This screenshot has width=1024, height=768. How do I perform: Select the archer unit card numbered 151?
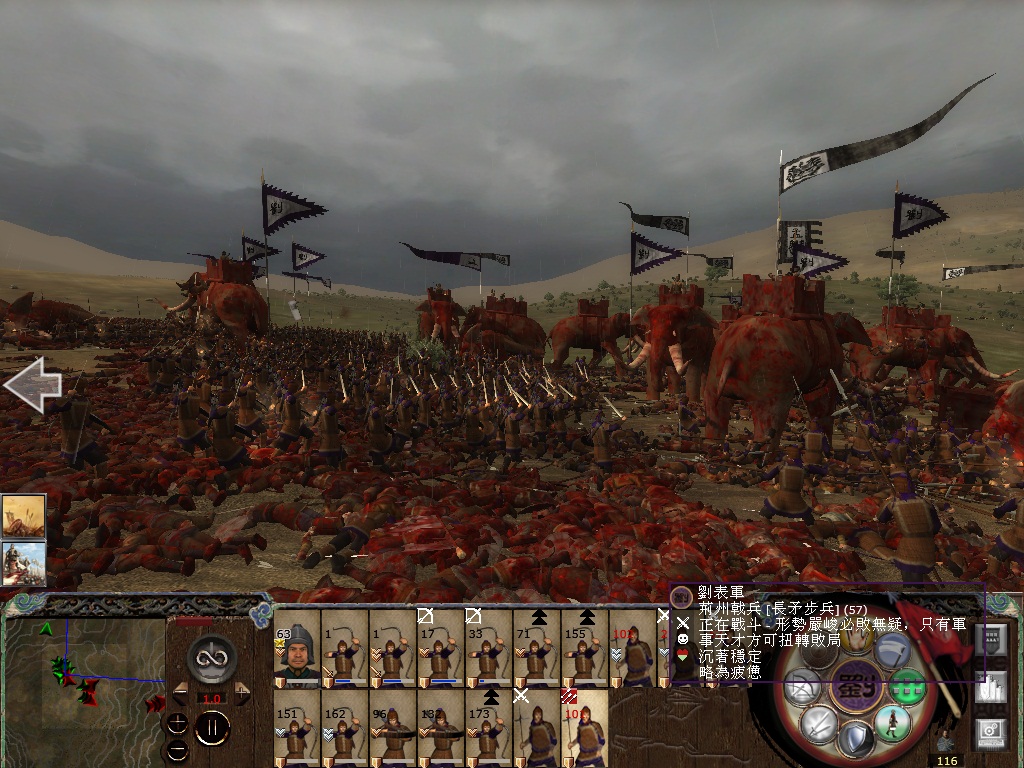point(297,728)
